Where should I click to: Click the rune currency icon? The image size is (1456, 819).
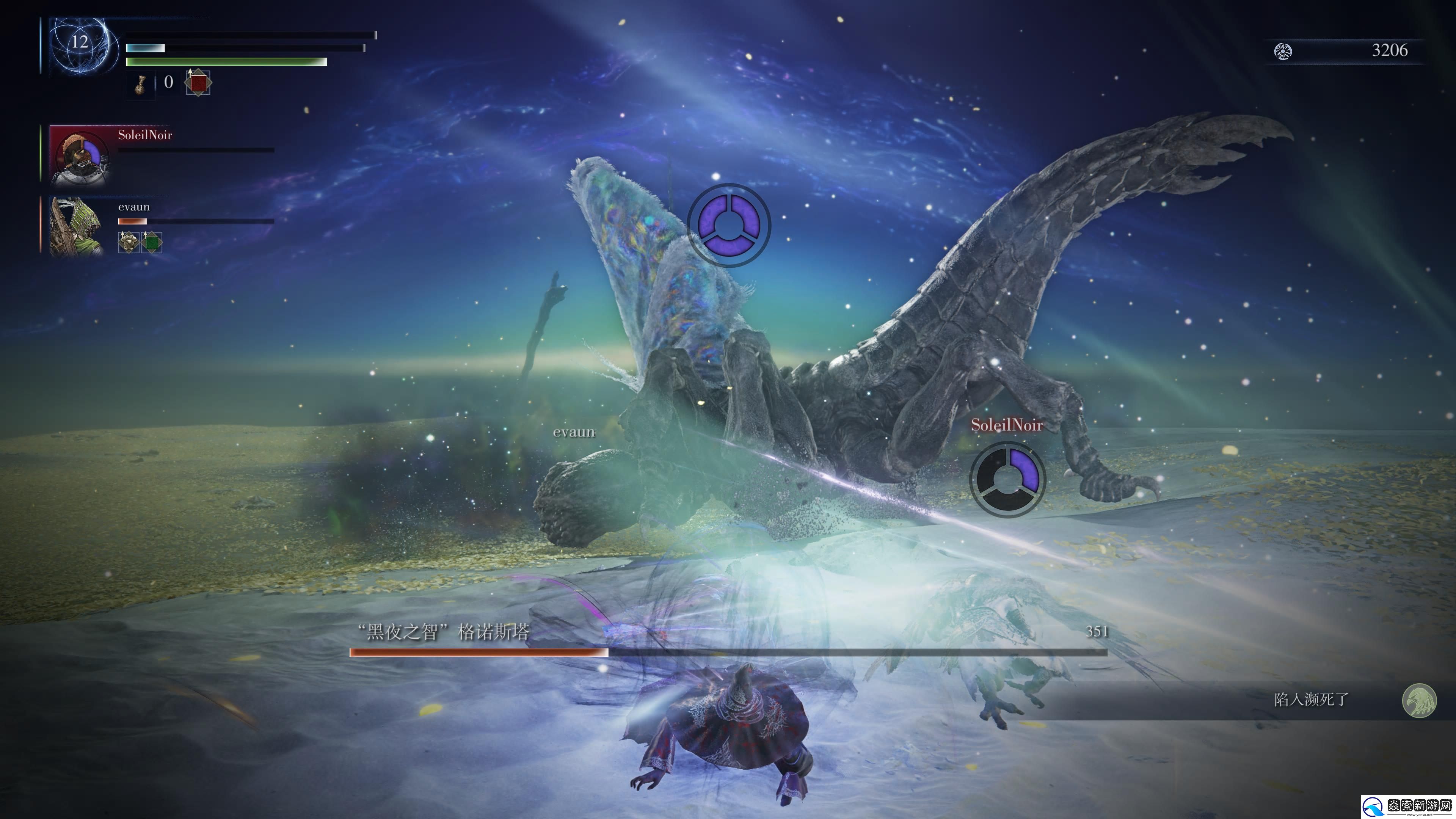click(1282, 52)
